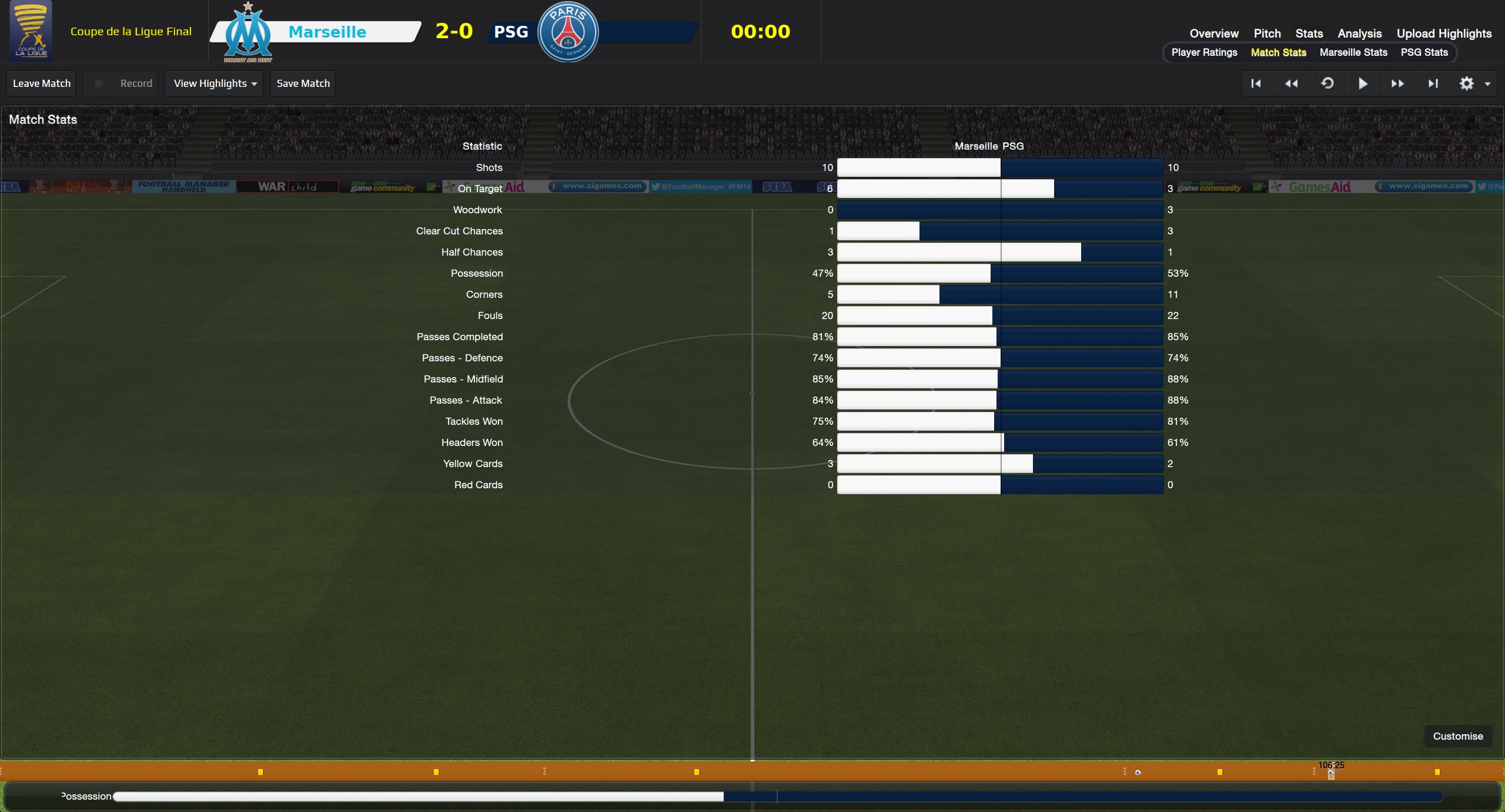This screenshot has width=1505, height=812.
Task: Skip to the start of match replay
Action: pyautogui.click(x=1256, y=83)
